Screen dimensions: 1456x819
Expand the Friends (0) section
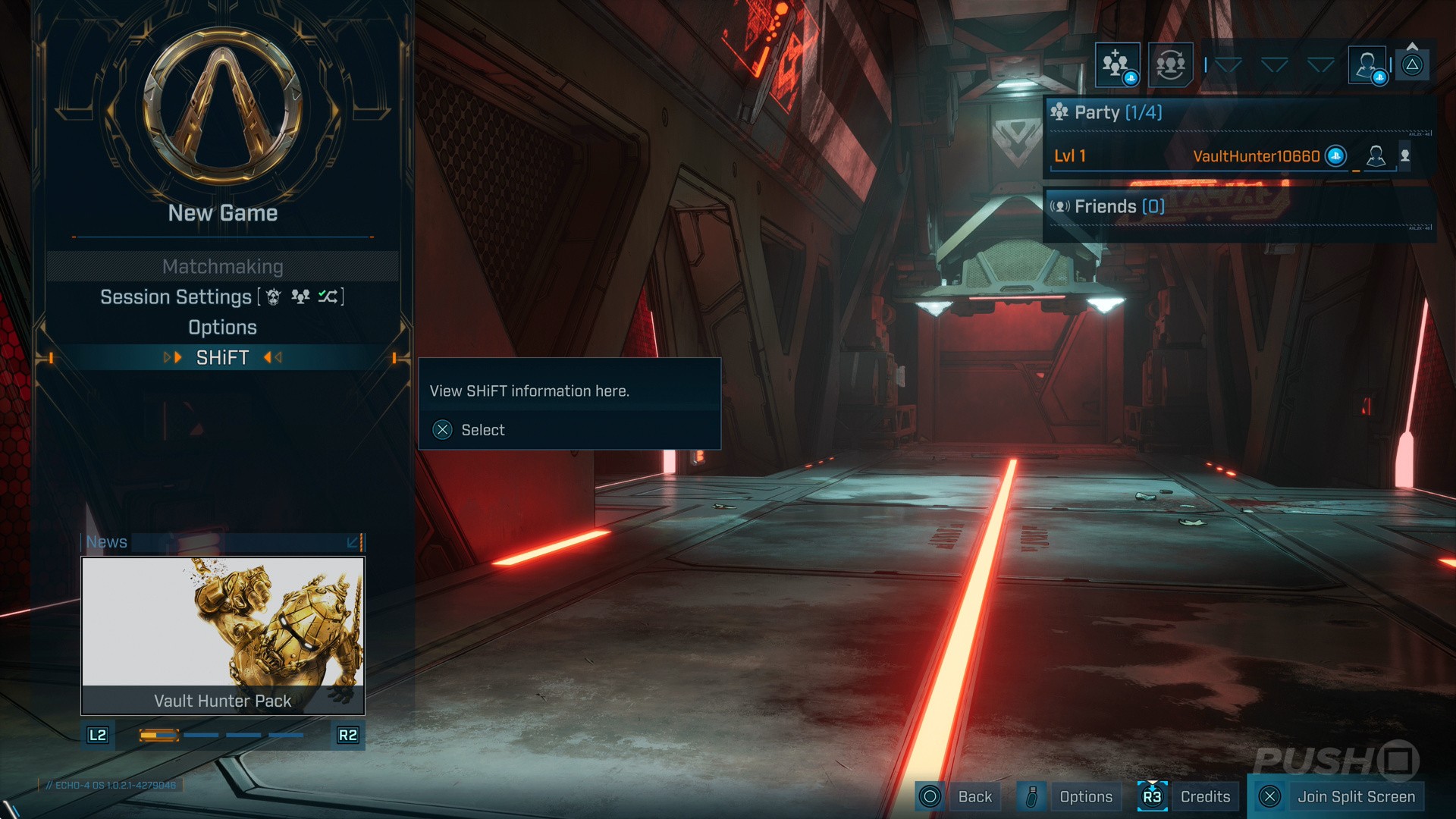(1119, 206)
